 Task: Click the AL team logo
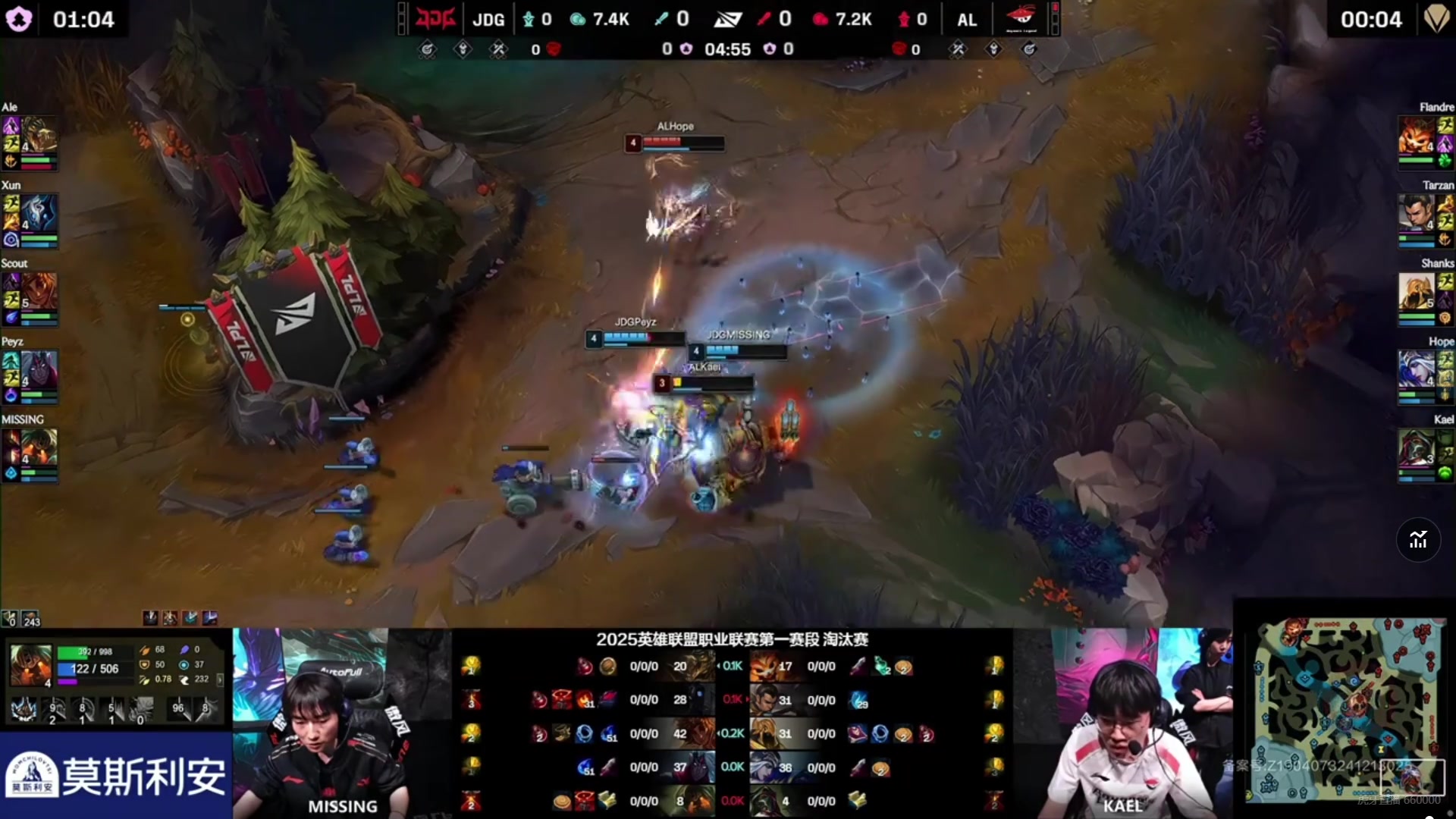coord(1021,19)
